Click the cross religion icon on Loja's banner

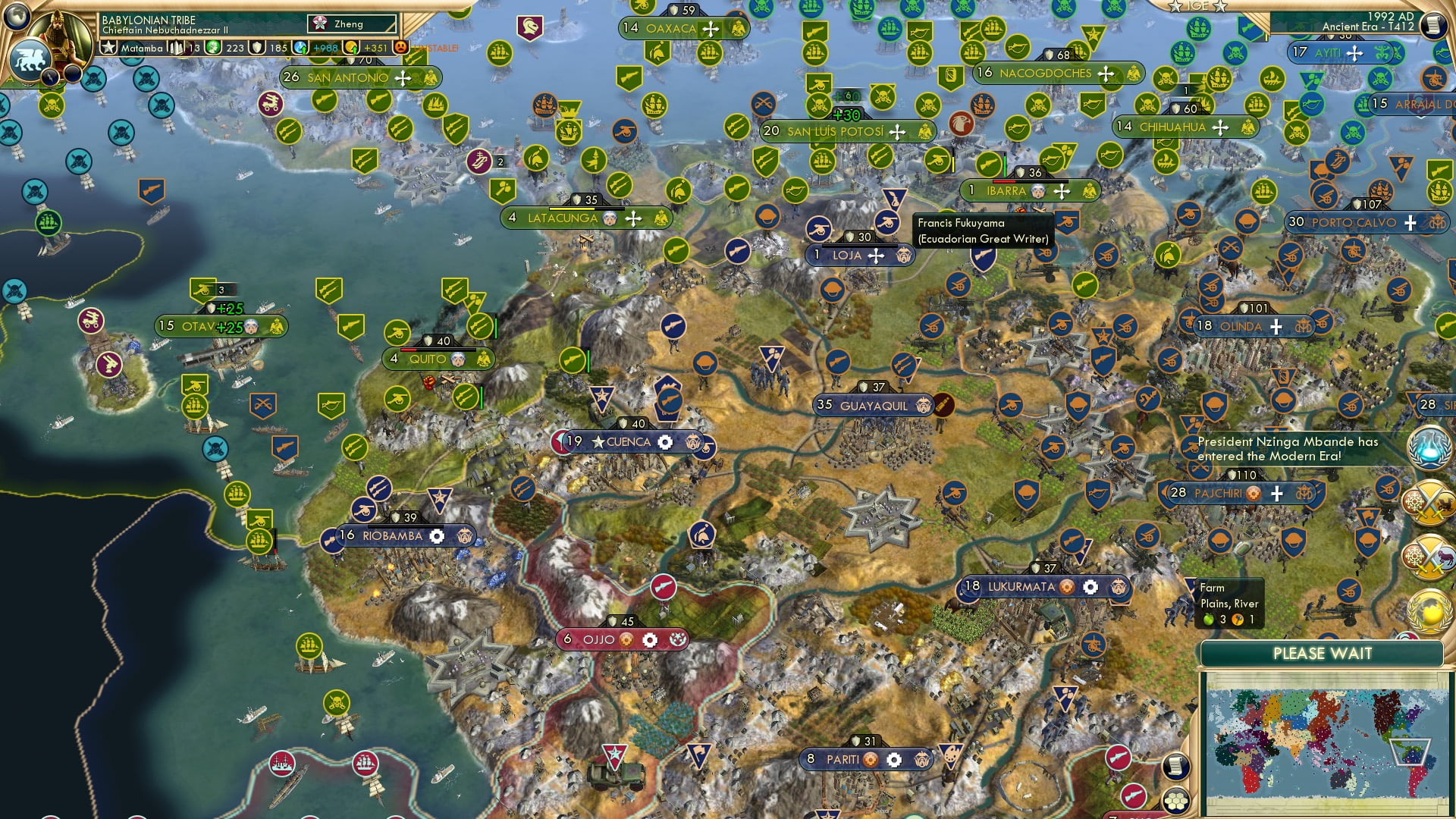coord(877,256)
